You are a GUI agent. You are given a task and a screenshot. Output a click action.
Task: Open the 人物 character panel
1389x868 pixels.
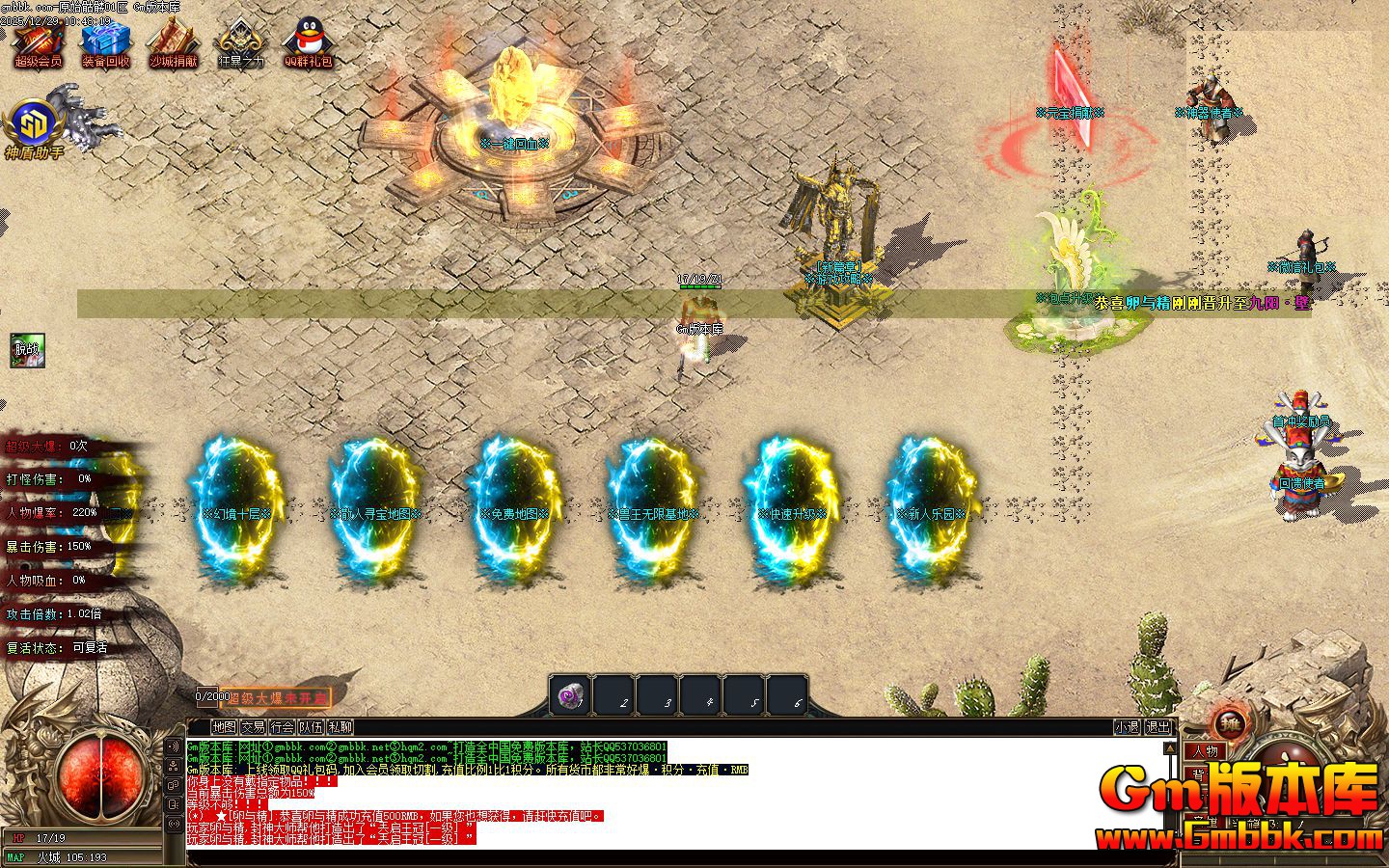[x=1205, y=751]
